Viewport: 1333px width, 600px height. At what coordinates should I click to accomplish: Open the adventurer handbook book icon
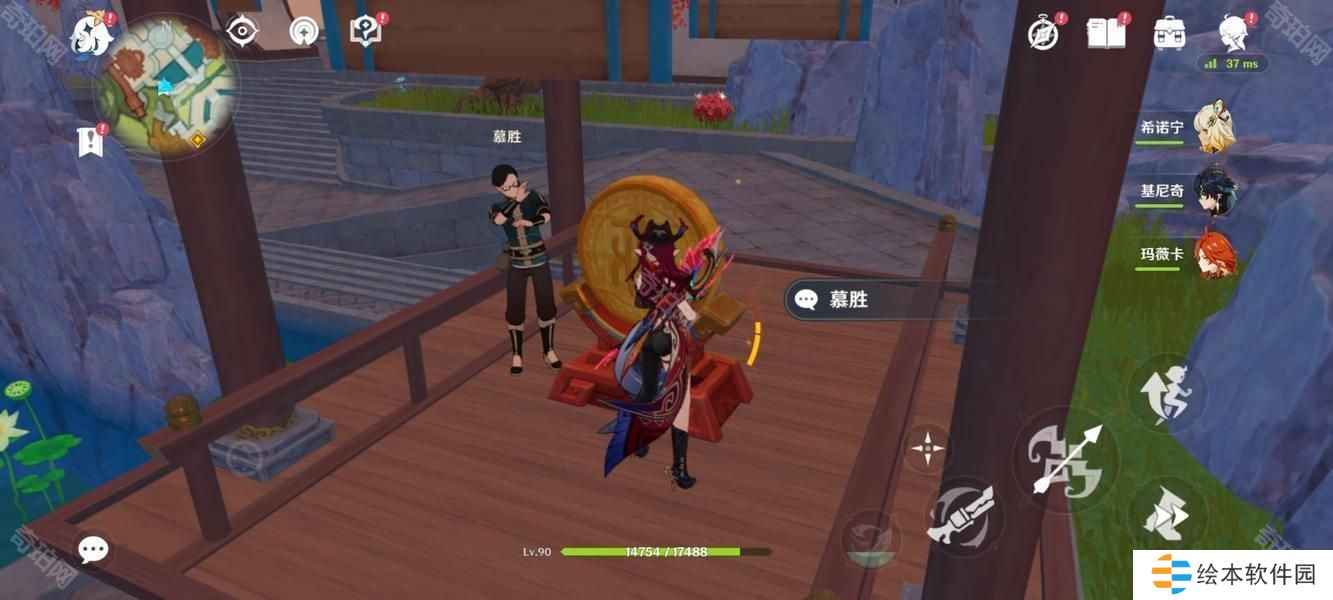1106,33
